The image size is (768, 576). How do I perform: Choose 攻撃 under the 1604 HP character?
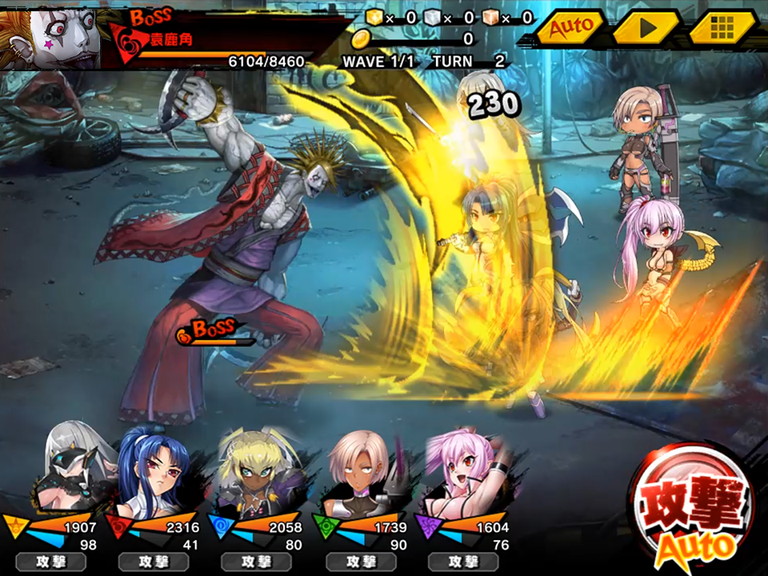[461, 562]
